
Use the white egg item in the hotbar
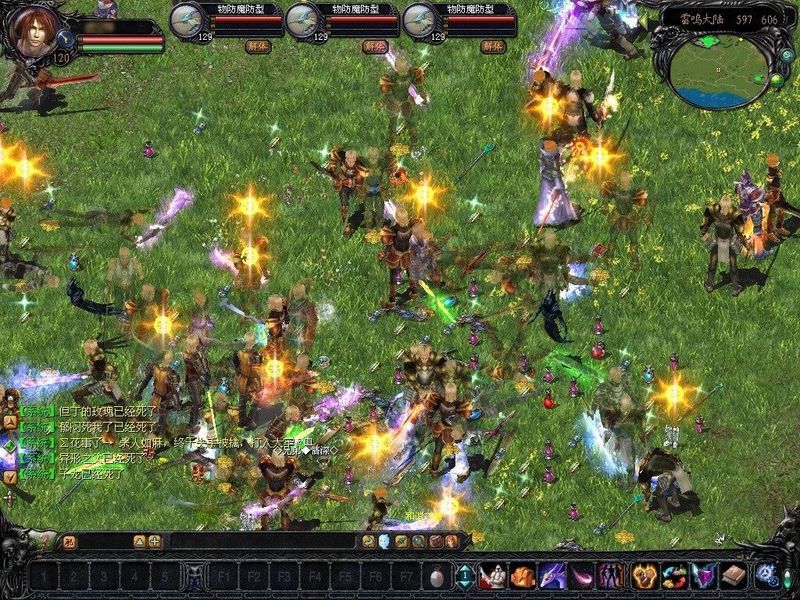pos(436,577)
